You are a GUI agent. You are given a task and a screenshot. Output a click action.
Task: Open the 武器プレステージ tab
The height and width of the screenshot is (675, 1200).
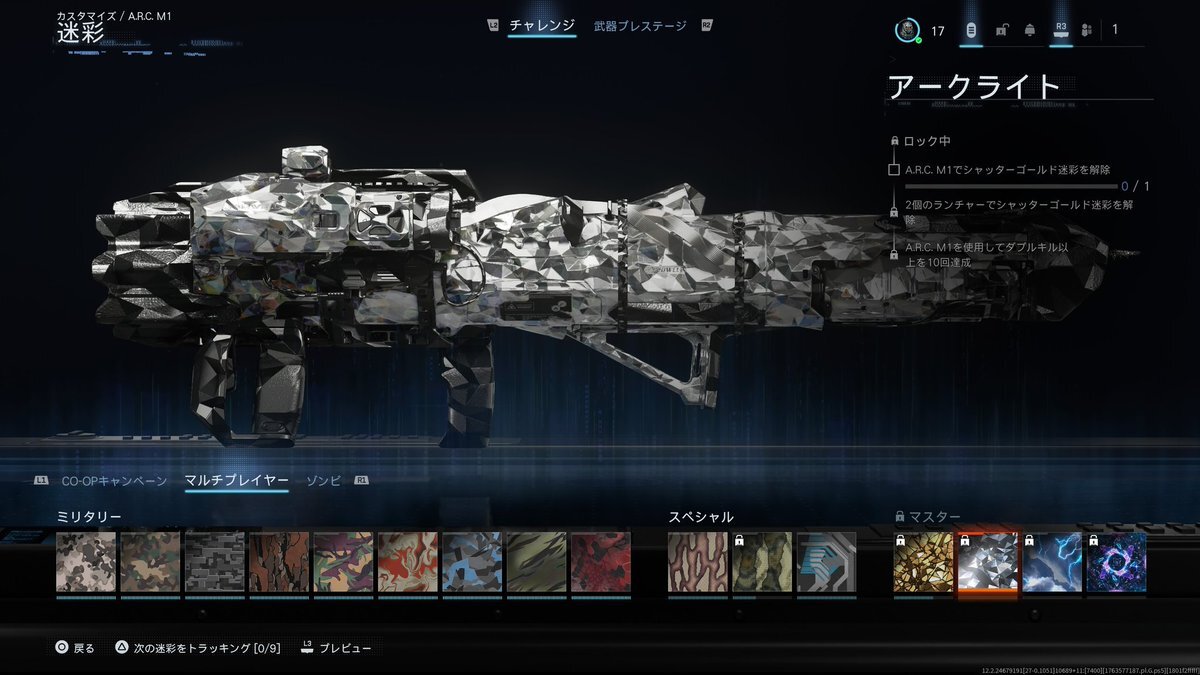640,26
